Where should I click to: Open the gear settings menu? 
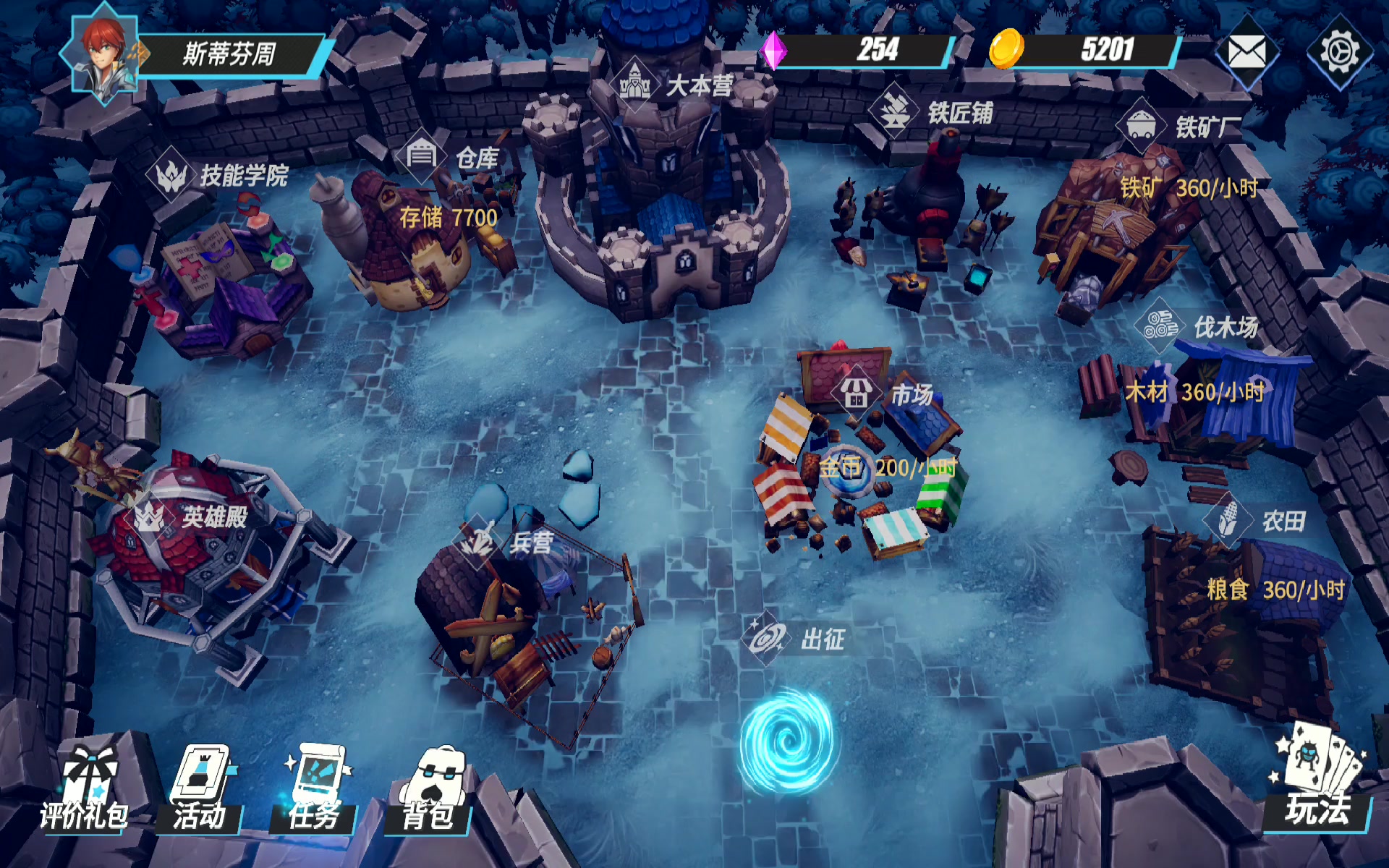point(1339,52)
